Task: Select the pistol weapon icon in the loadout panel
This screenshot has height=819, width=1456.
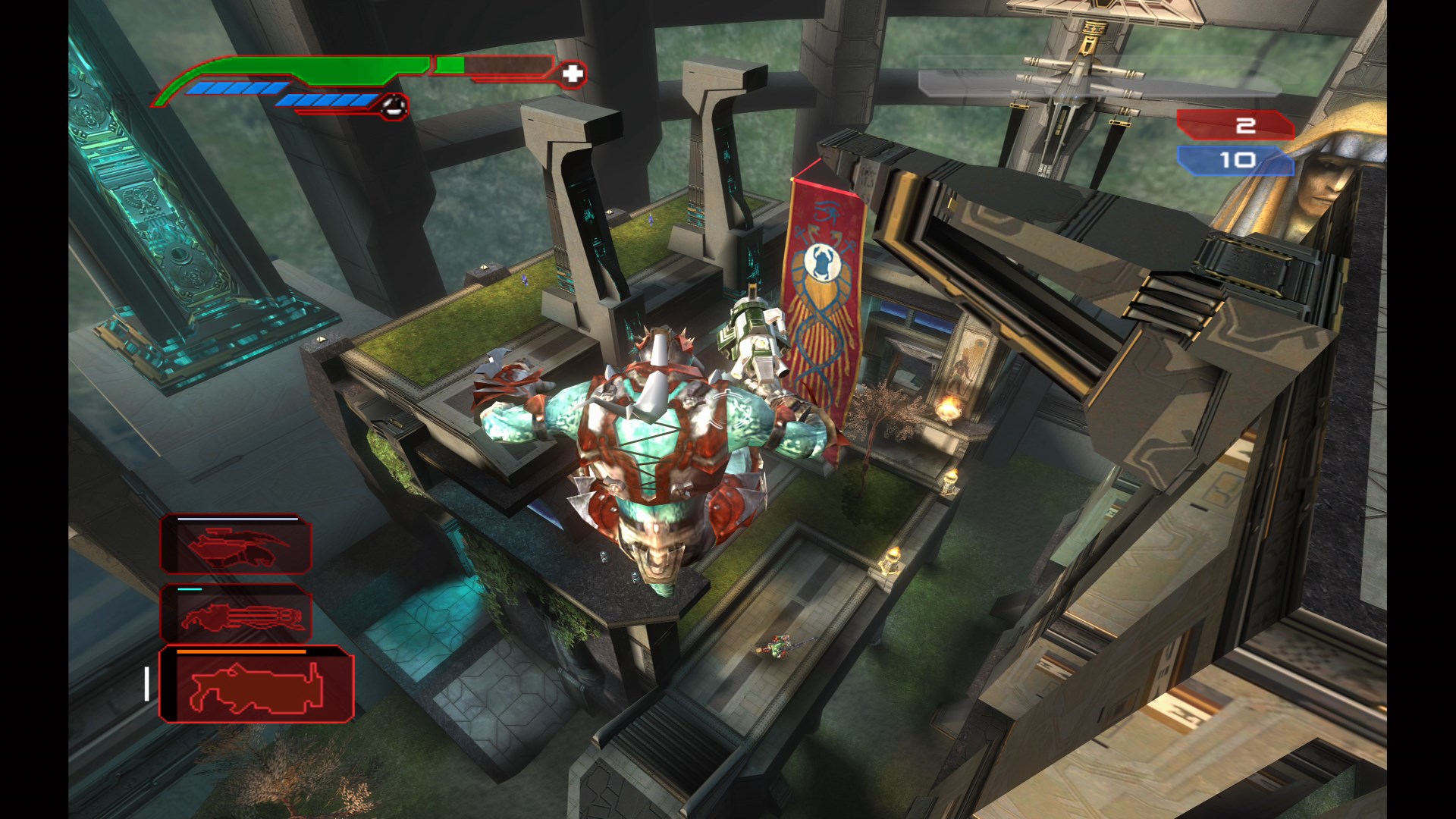Action: pyautogui.click(x=235, y=546)
